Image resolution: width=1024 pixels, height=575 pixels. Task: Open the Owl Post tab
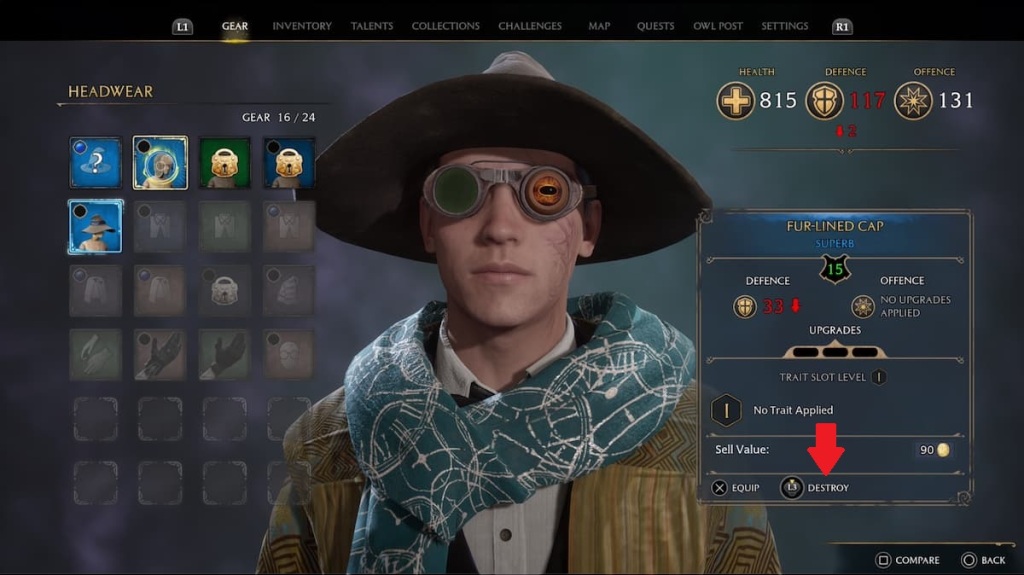pyautogui.click(x=717, y=26)
